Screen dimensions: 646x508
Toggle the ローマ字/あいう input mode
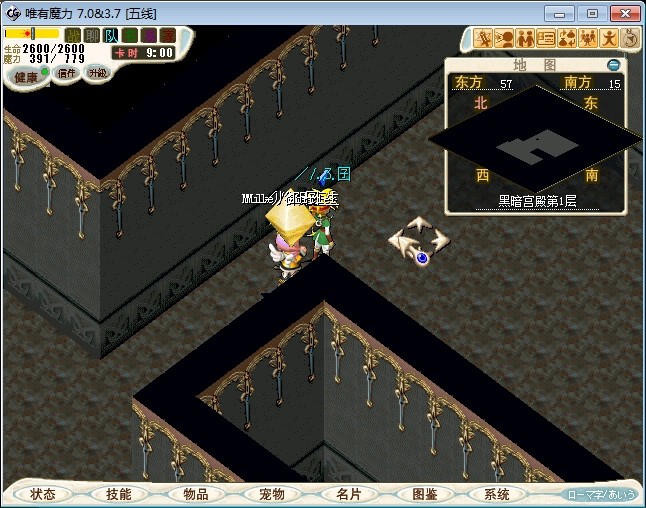601,495
